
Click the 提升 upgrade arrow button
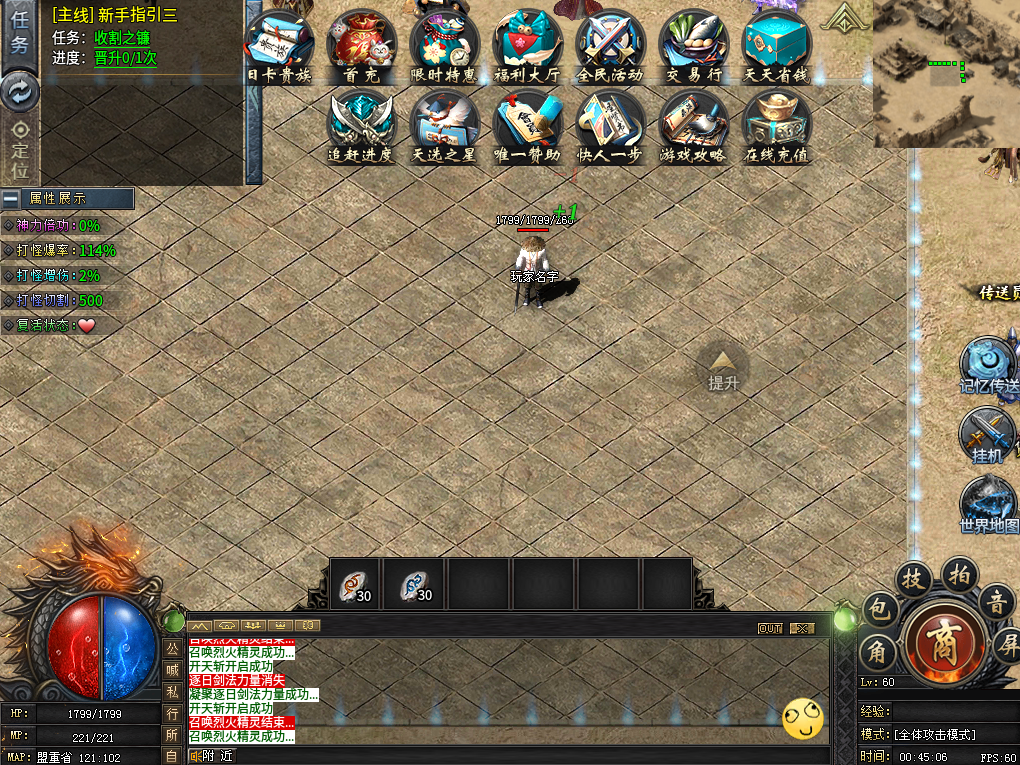coord(723,368)
